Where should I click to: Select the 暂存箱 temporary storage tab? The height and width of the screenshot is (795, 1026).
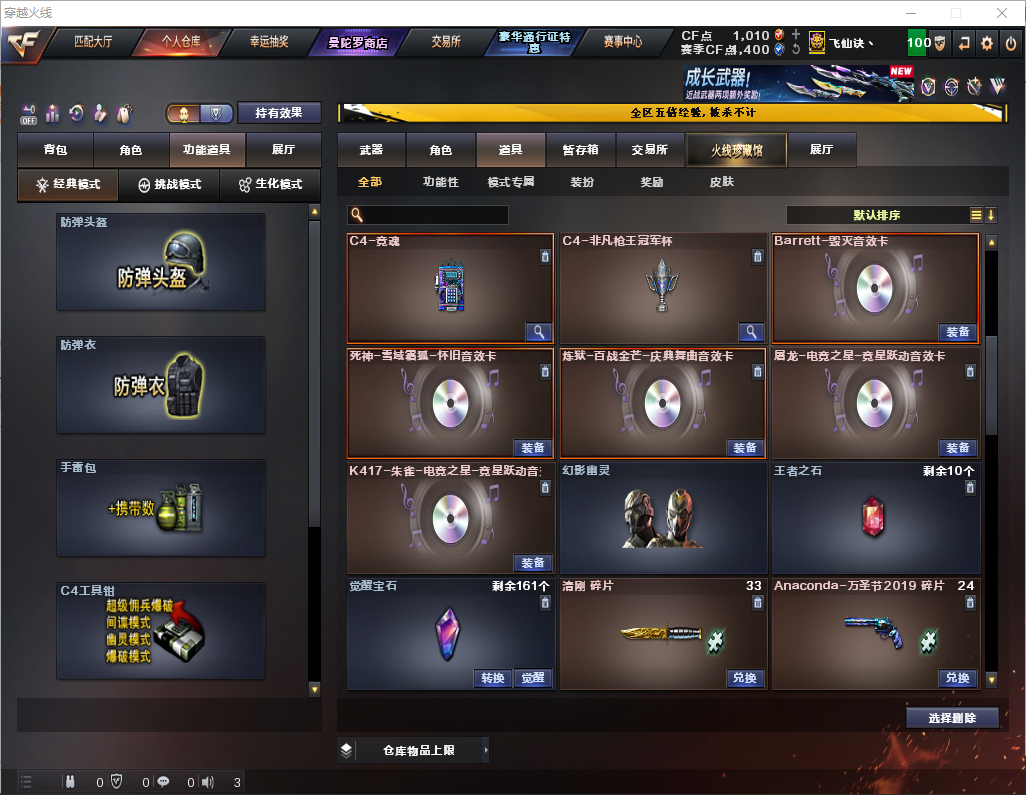tap(580, 150)
